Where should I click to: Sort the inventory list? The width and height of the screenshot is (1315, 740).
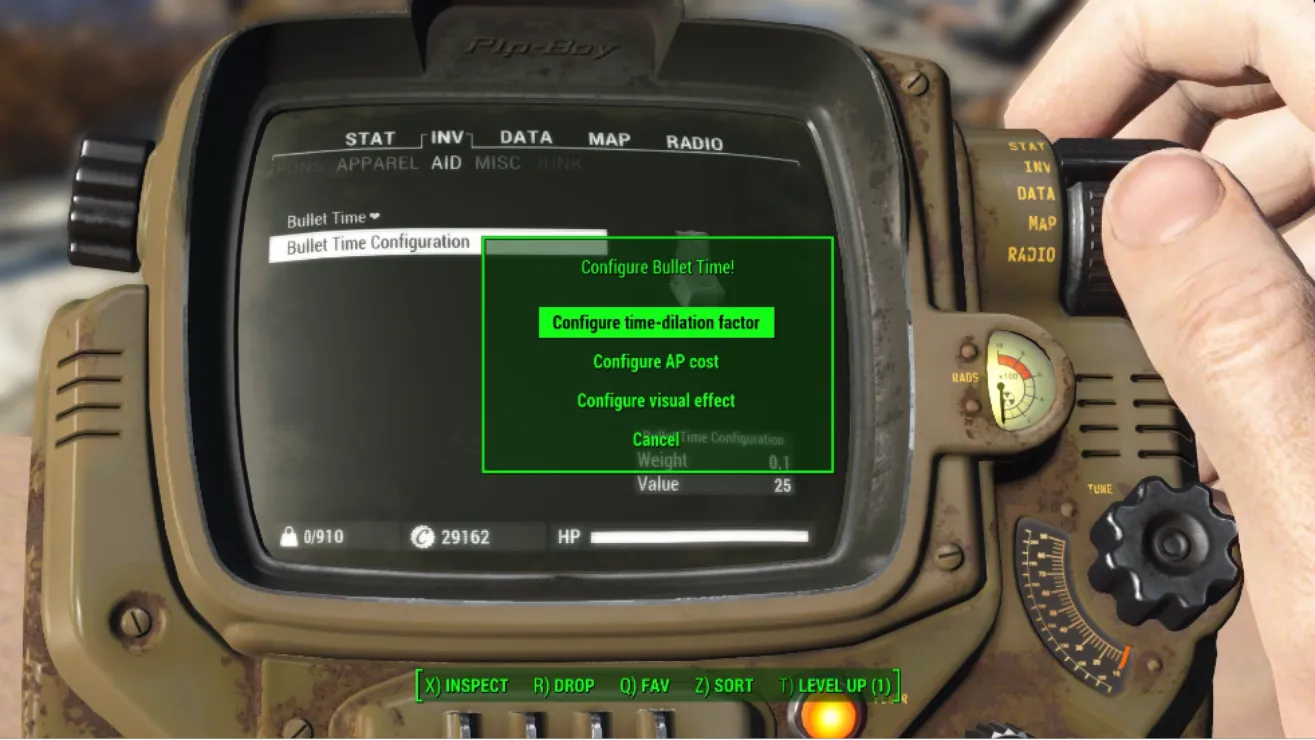tap(724, 686)
